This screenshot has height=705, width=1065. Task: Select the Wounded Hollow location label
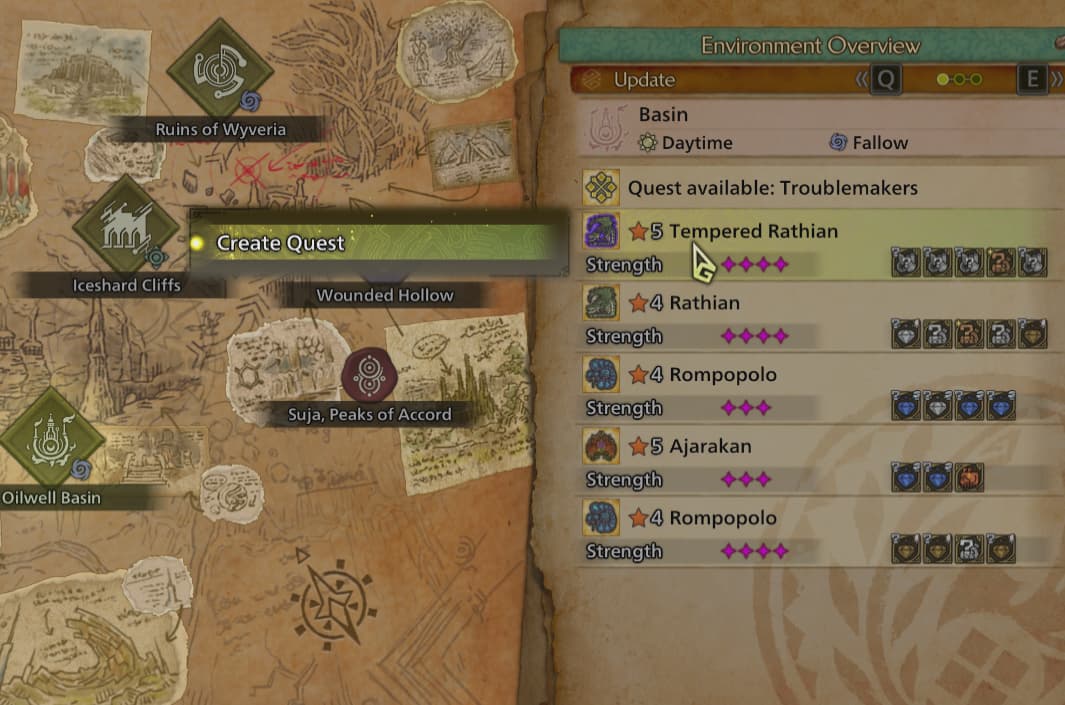[385, 295]
